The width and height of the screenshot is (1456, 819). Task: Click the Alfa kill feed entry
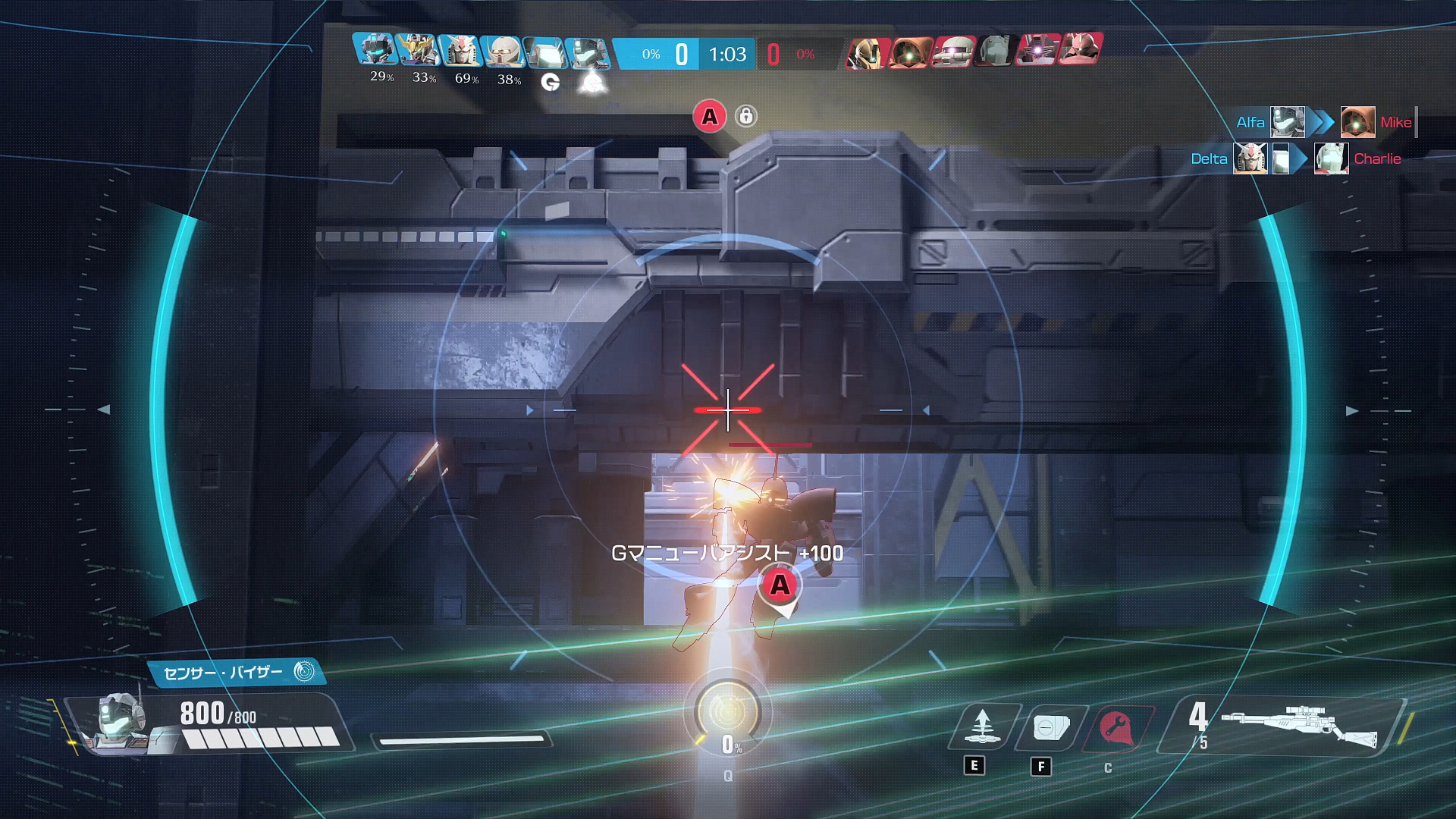pyautogui.click(x=1250, y=122)
